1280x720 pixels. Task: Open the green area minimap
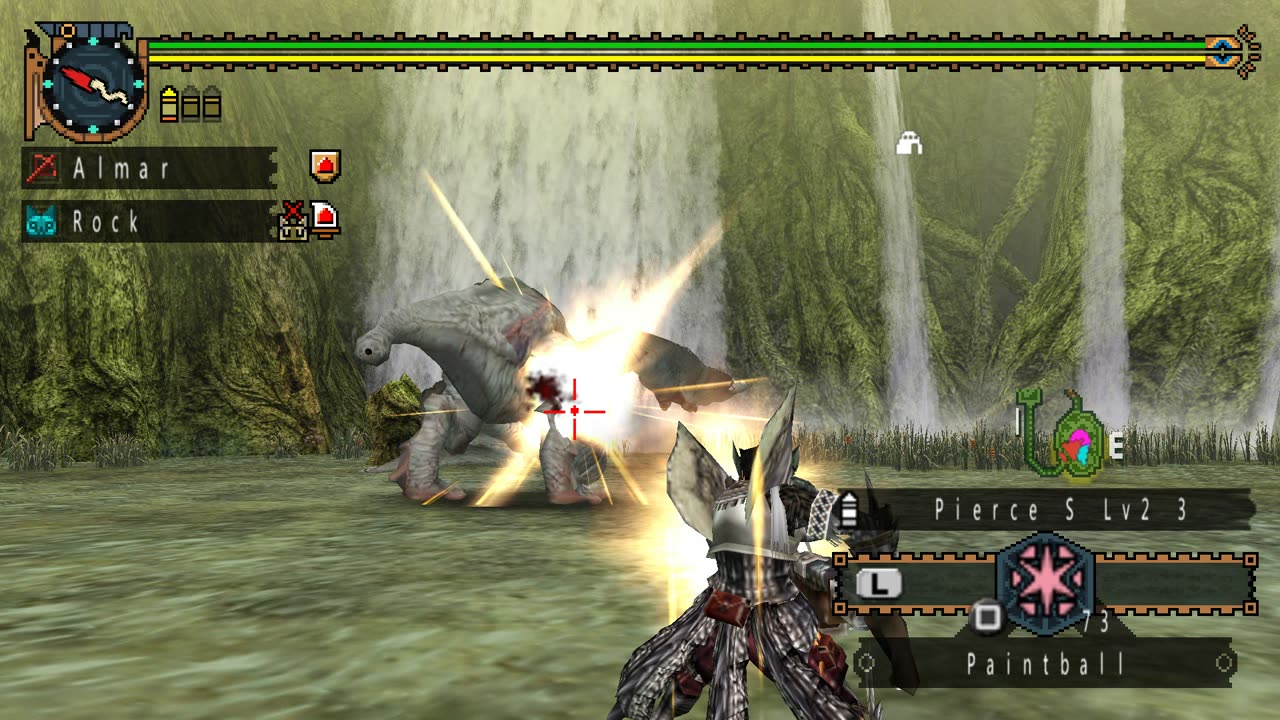[x=1068, y=440]
